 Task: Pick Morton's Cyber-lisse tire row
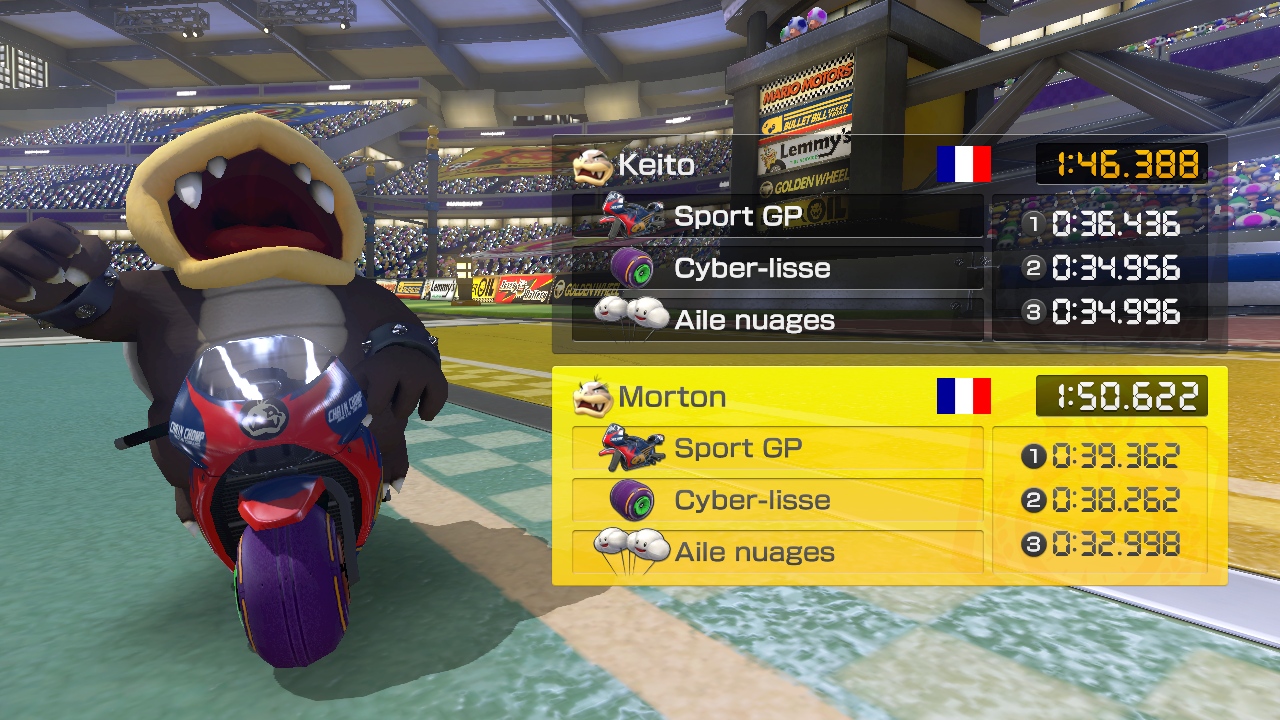point(777,500)
